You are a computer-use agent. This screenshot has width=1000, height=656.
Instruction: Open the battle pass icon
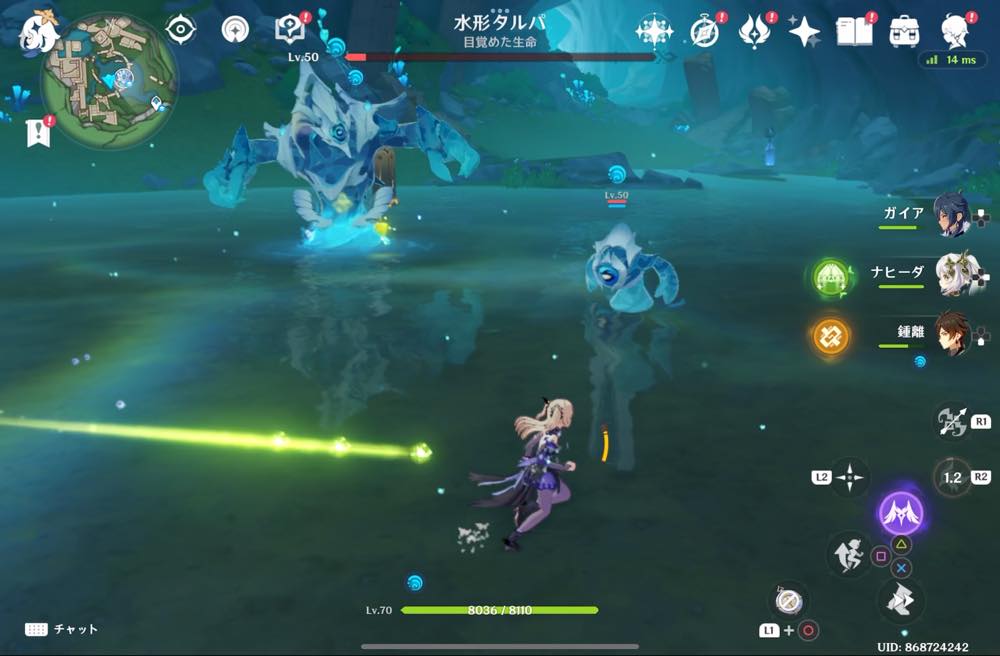point(753,31)
